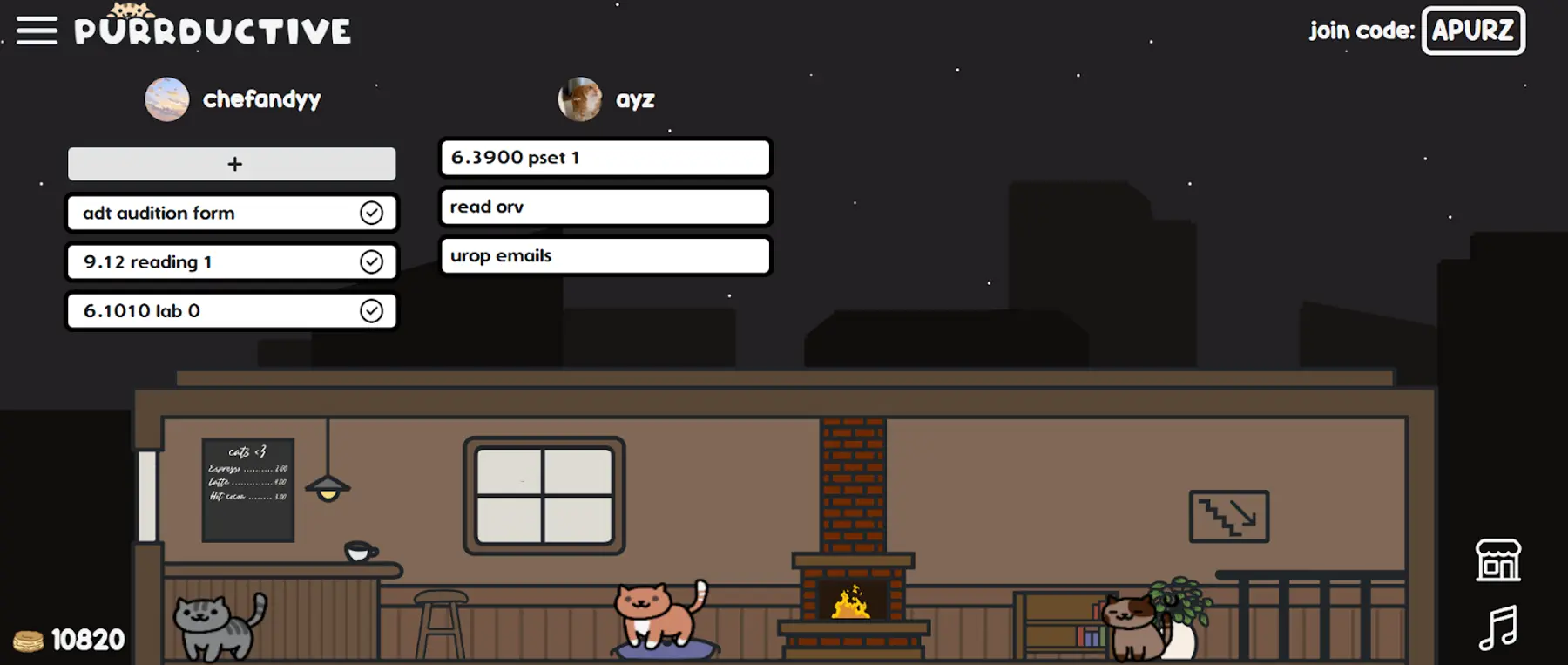Select chefandyy's profile avatar
Image resolution: width=1568 pixels, height=665 pixels.
pos(166,98)
